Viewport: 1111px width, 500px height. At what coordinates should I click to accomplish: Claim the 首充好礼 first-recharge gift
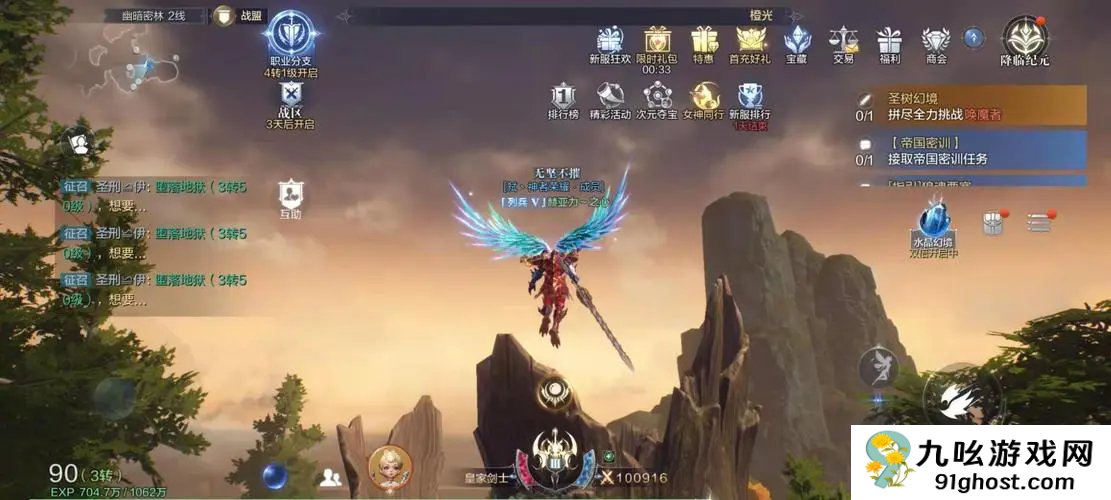coord(751,41)
